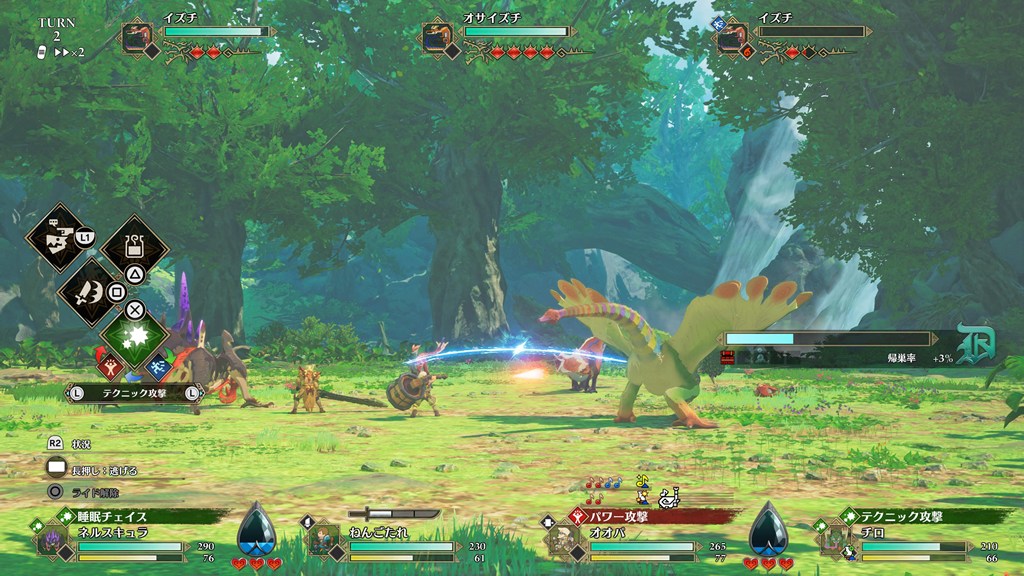Select the green attack command diamond
Screen dimensions: 1024x576
tap(134, 337)
